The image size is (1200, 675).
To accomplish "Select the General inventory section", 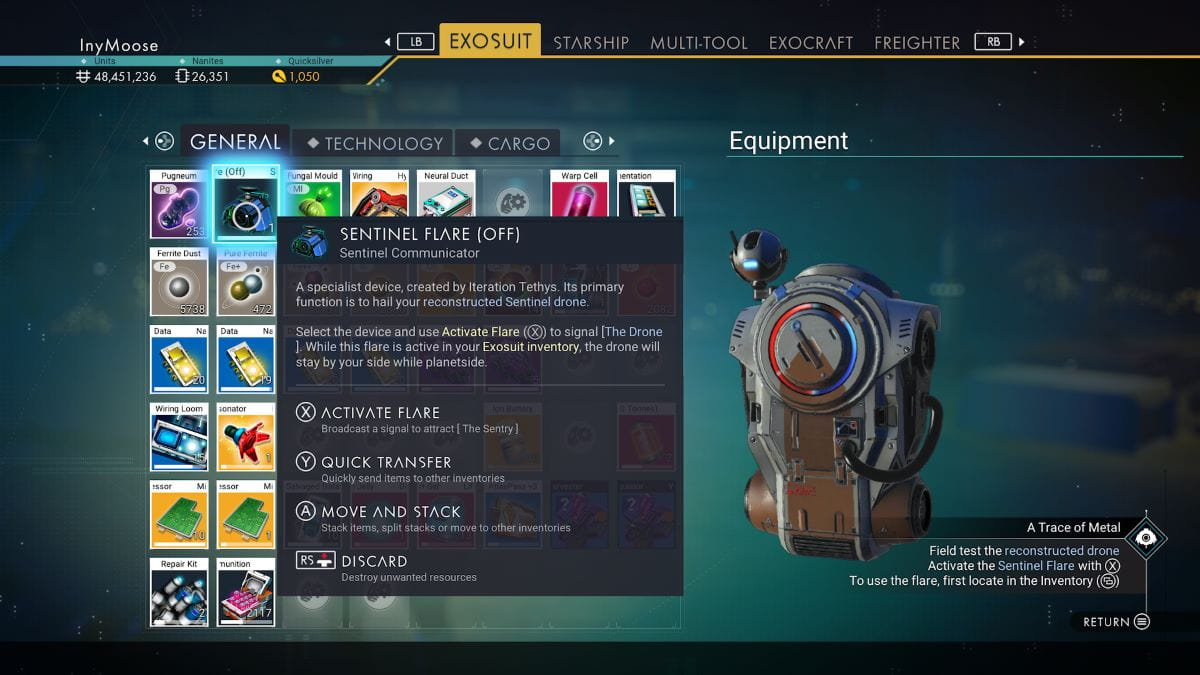I will [x=234, y=142].
